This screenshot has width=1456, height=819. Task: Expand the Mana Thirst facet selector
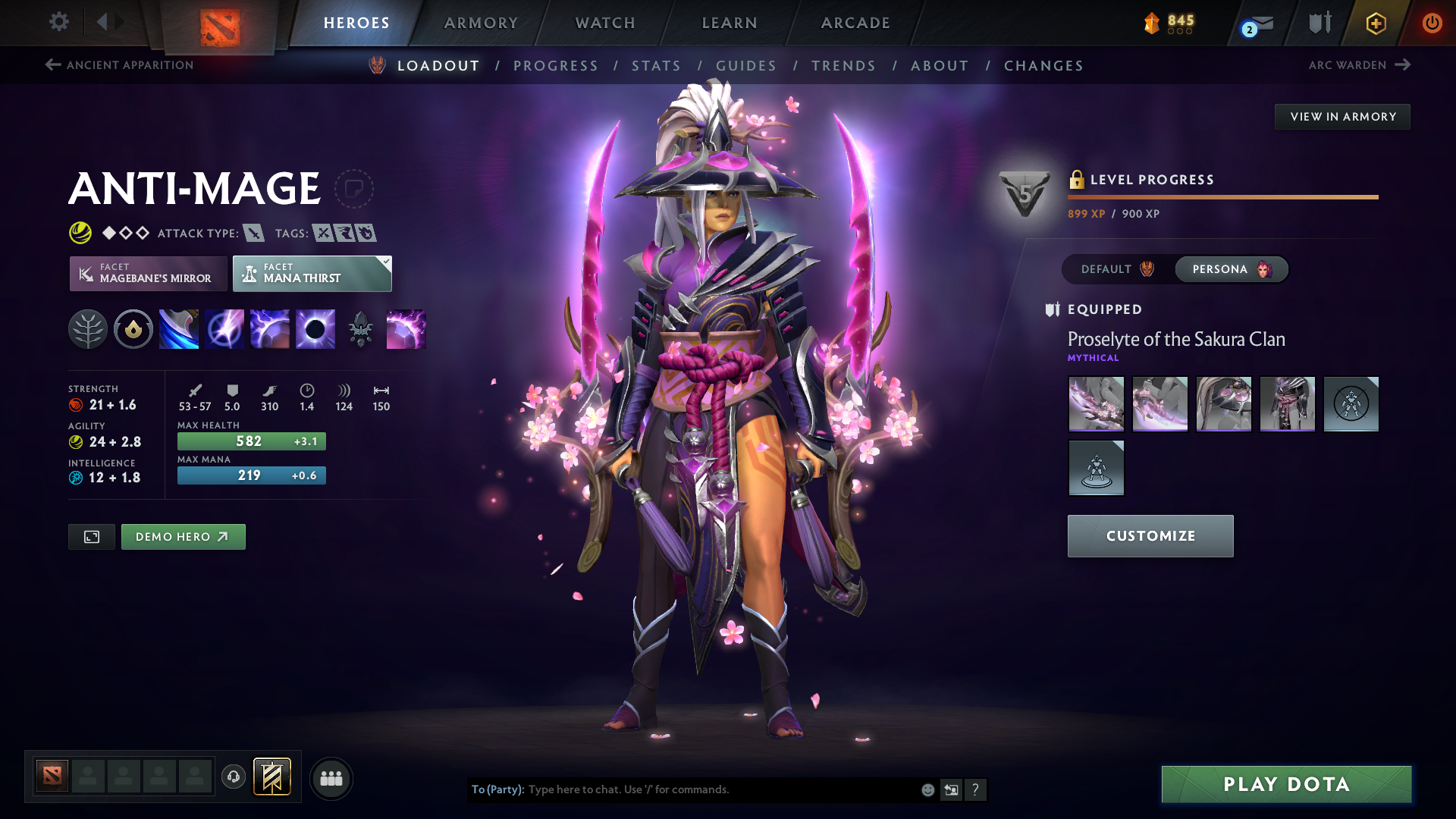[312, 273]
